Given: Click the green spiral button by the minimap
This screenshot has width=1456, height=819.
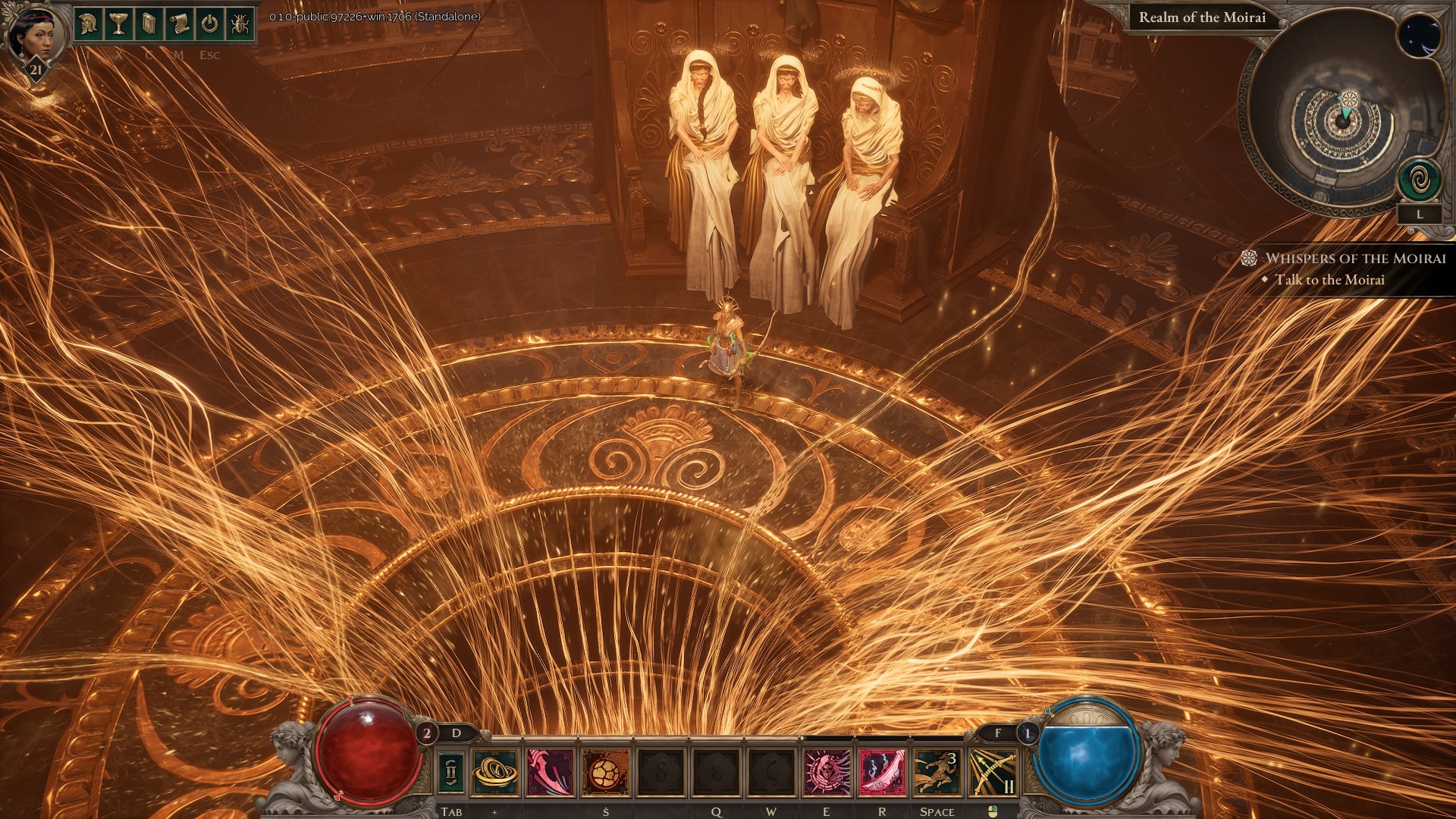Looking at the screenshot, I should [x=1420, y=180].
